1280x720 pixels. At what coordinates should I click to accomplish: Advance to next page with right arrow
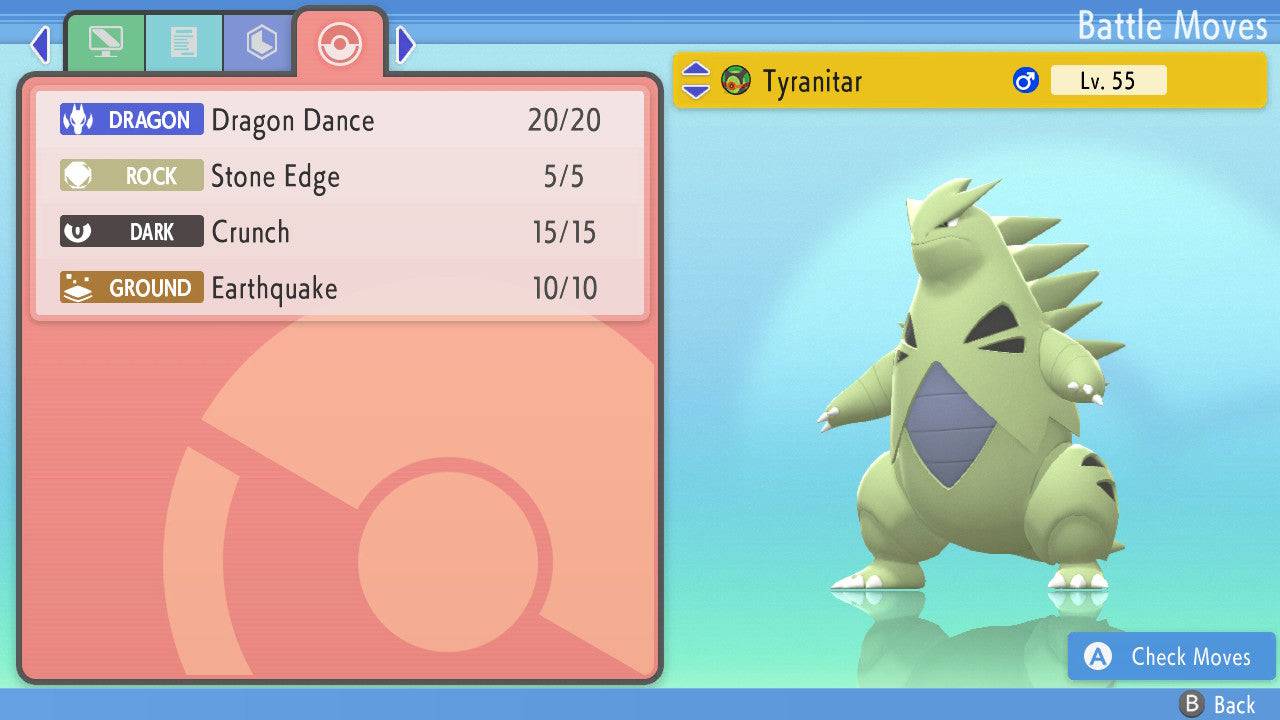pos(405,44)
